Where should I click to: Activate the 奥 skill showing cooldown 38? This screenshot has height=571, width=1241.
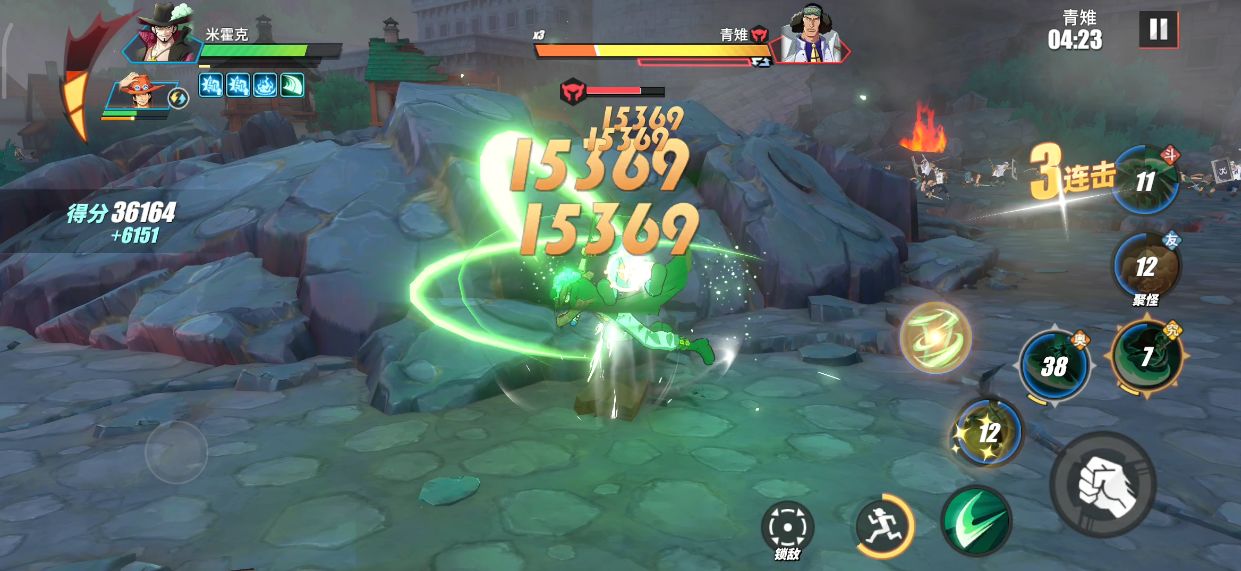click(x=1055, y=365)
